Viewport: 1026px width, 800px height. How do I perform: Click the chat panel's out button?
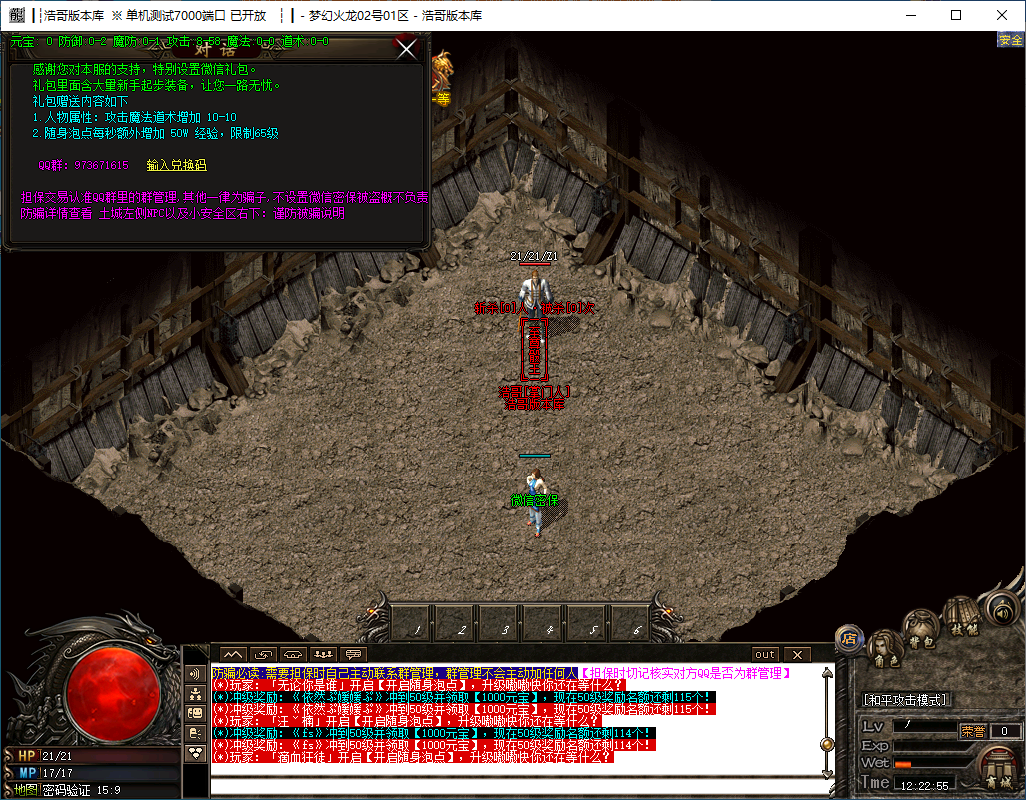click(x=765, y=655)
